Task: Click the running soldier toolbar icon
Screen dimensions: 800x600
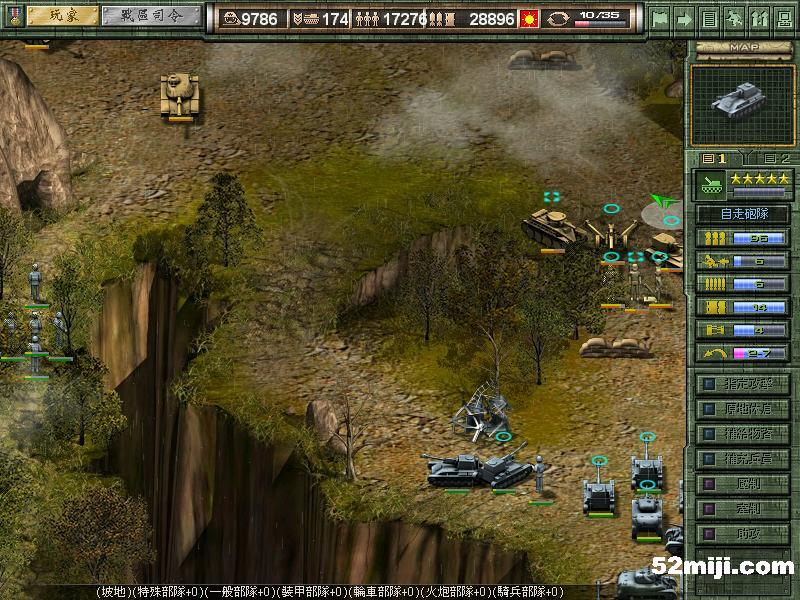Action: tap(734, 18)
